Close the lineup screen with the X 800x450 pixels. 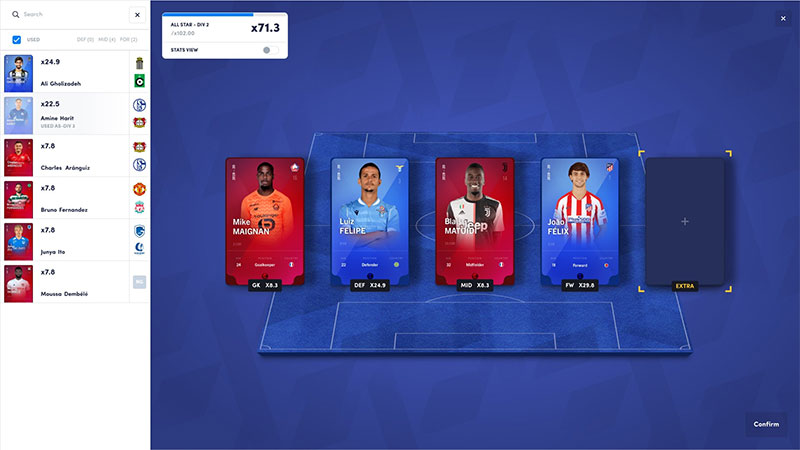(x=783, y=18)
